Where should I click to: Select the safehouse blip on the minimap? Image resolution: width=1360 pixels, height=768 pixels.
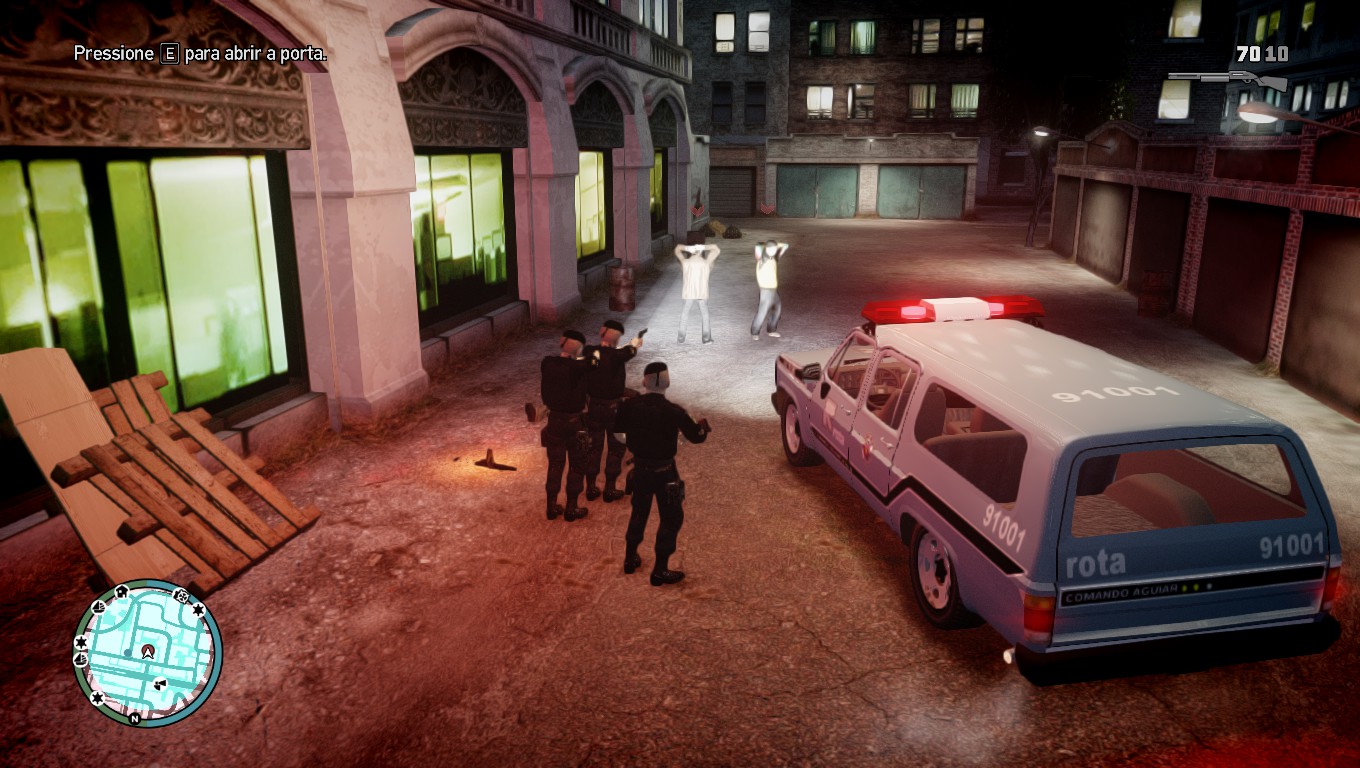pyautogui.click(x=122, y=591)
